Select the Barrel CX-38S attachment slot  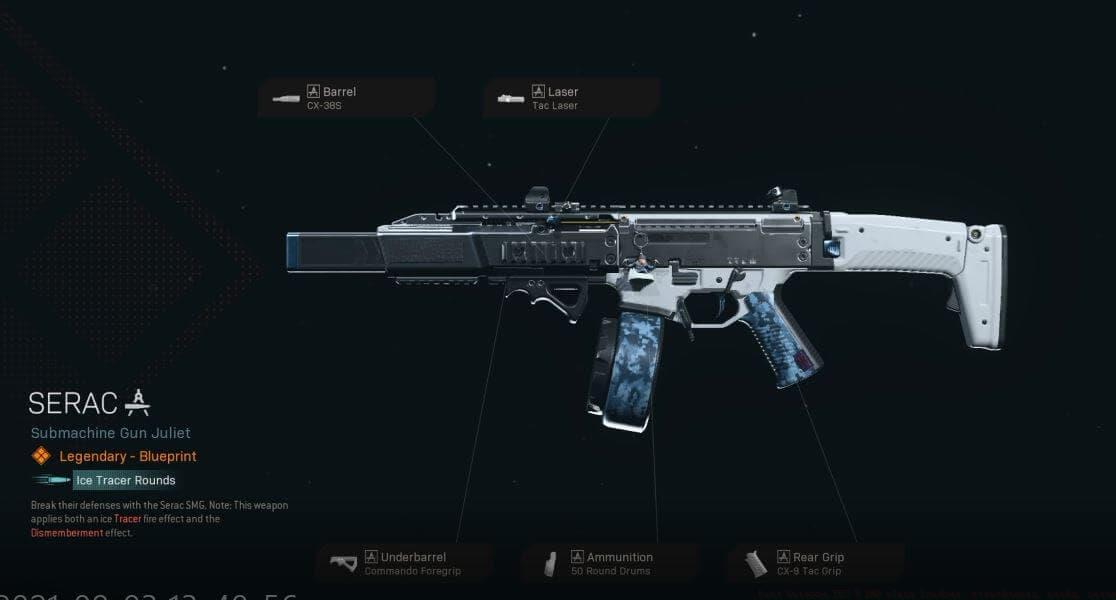click(x=346, y=98)
